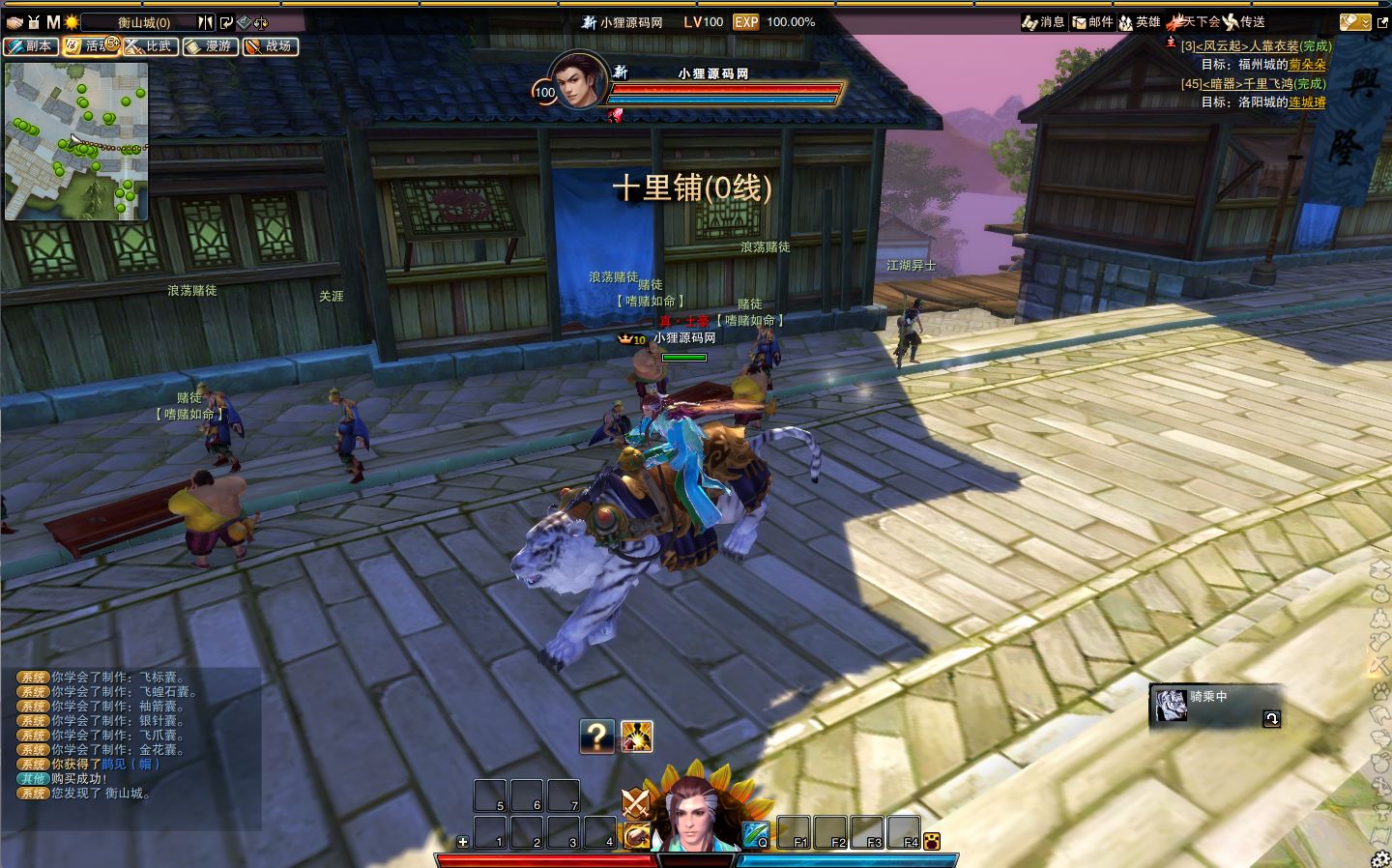Click the minimap of 衡山城
Viewport: 1392px width, 868px height.
[76, 141]
